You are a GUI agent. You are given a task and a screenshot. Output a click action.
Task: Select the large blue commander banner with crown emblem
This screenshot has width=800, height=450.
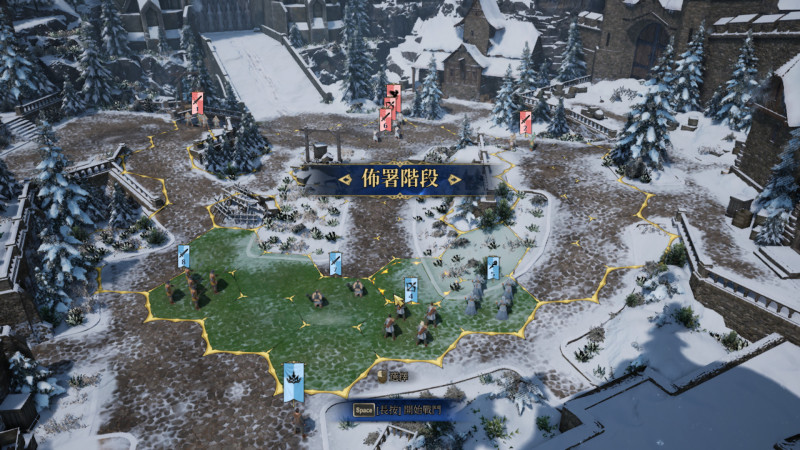click(293, 381)
